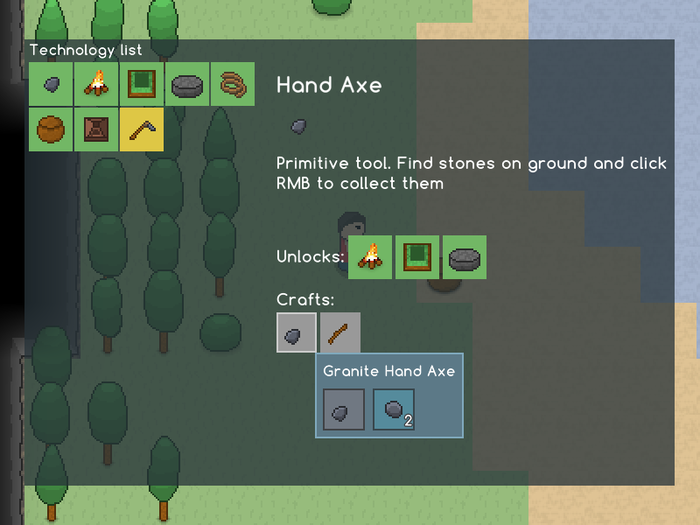Screen dimensions: 700x525
Task: Select the round grindstone icon beside Unlocks
Action: [464, 257]
